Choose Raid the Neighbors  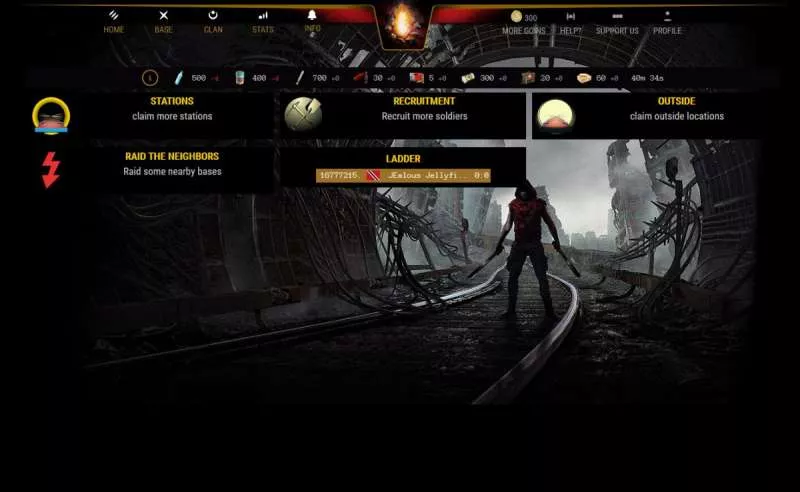tap(172, 164)
